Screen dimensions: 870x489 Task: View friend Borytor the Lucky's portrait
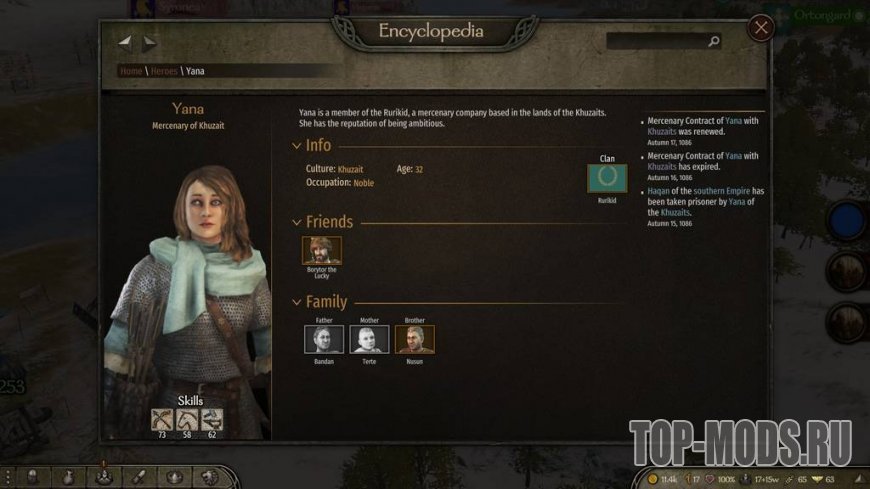(322, 250)
